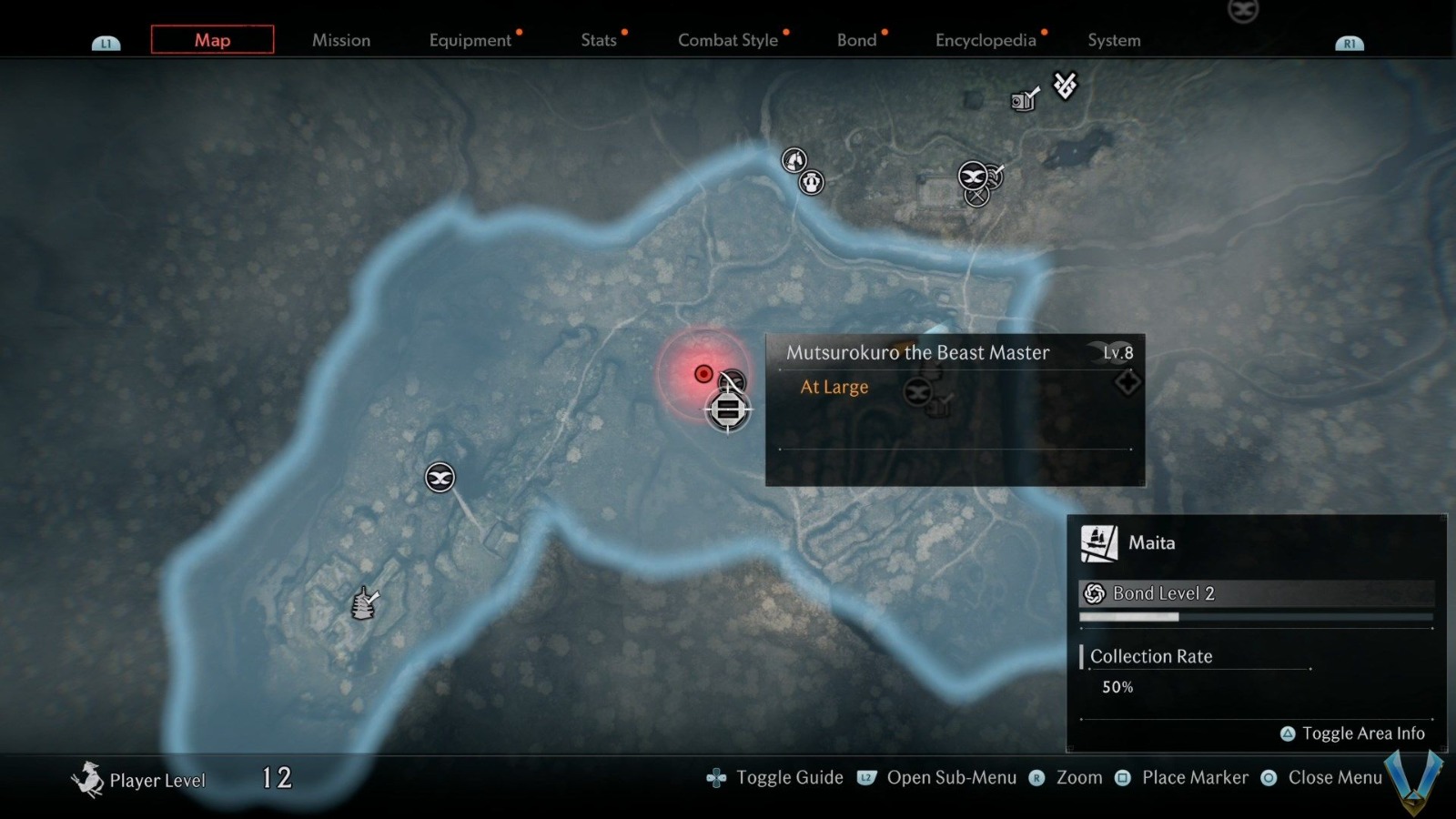Switch to the Encyclopedia tab
This screenshot has width=1456, height=819.
point(986,40)
